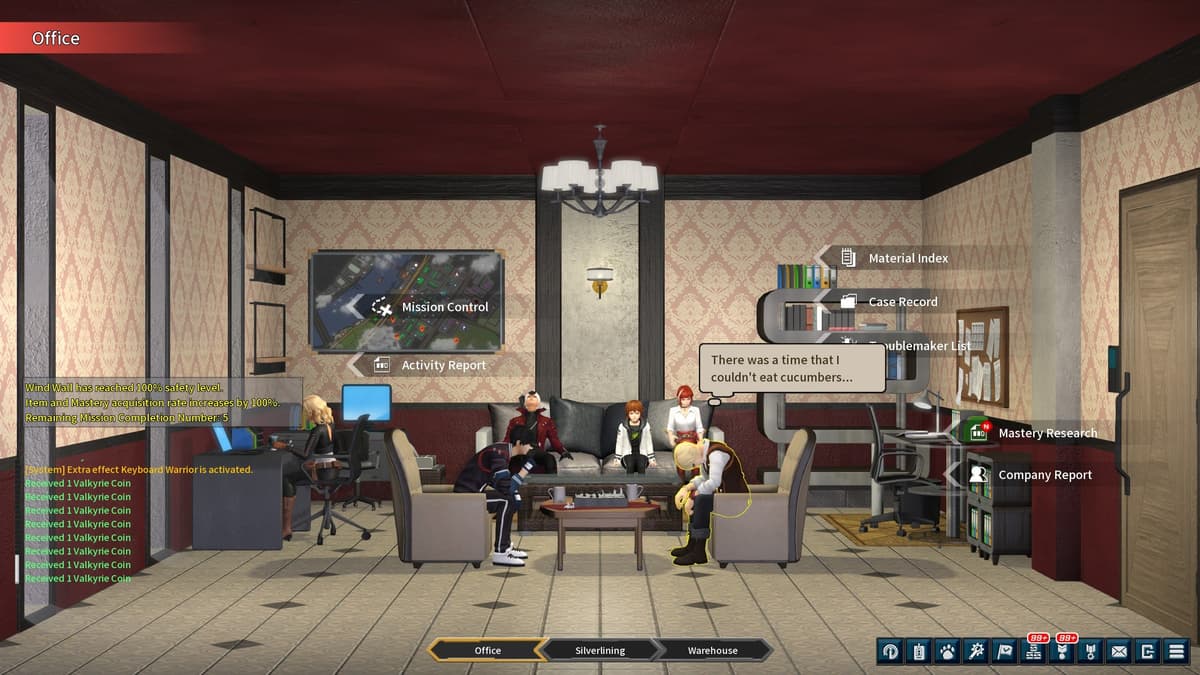Switch to the Silverlining tab
The width and height of the screenshot is (1200, 675).
(600, 650)
